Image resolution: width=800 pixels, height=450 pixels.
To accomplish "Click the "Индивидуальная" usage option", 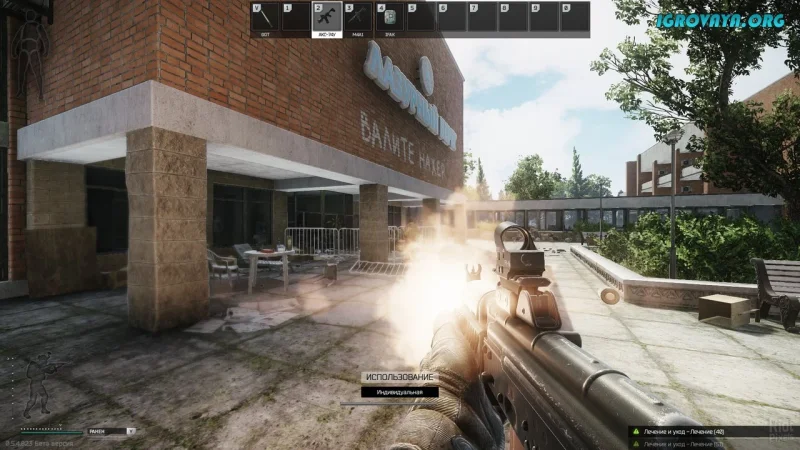I will 399,392.
